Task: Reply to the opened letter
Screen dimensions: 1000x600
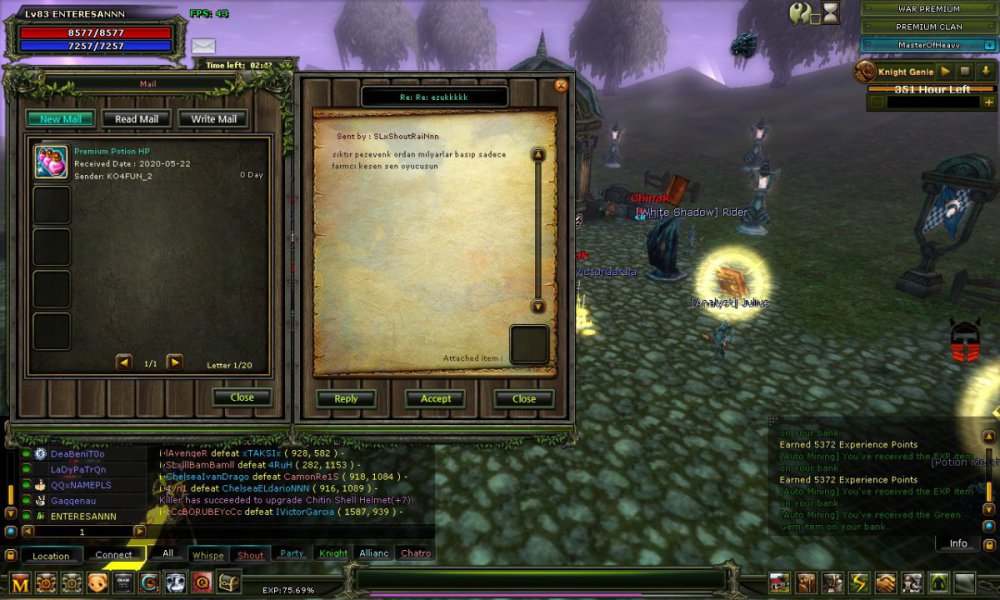Action: tap(346, 398)
